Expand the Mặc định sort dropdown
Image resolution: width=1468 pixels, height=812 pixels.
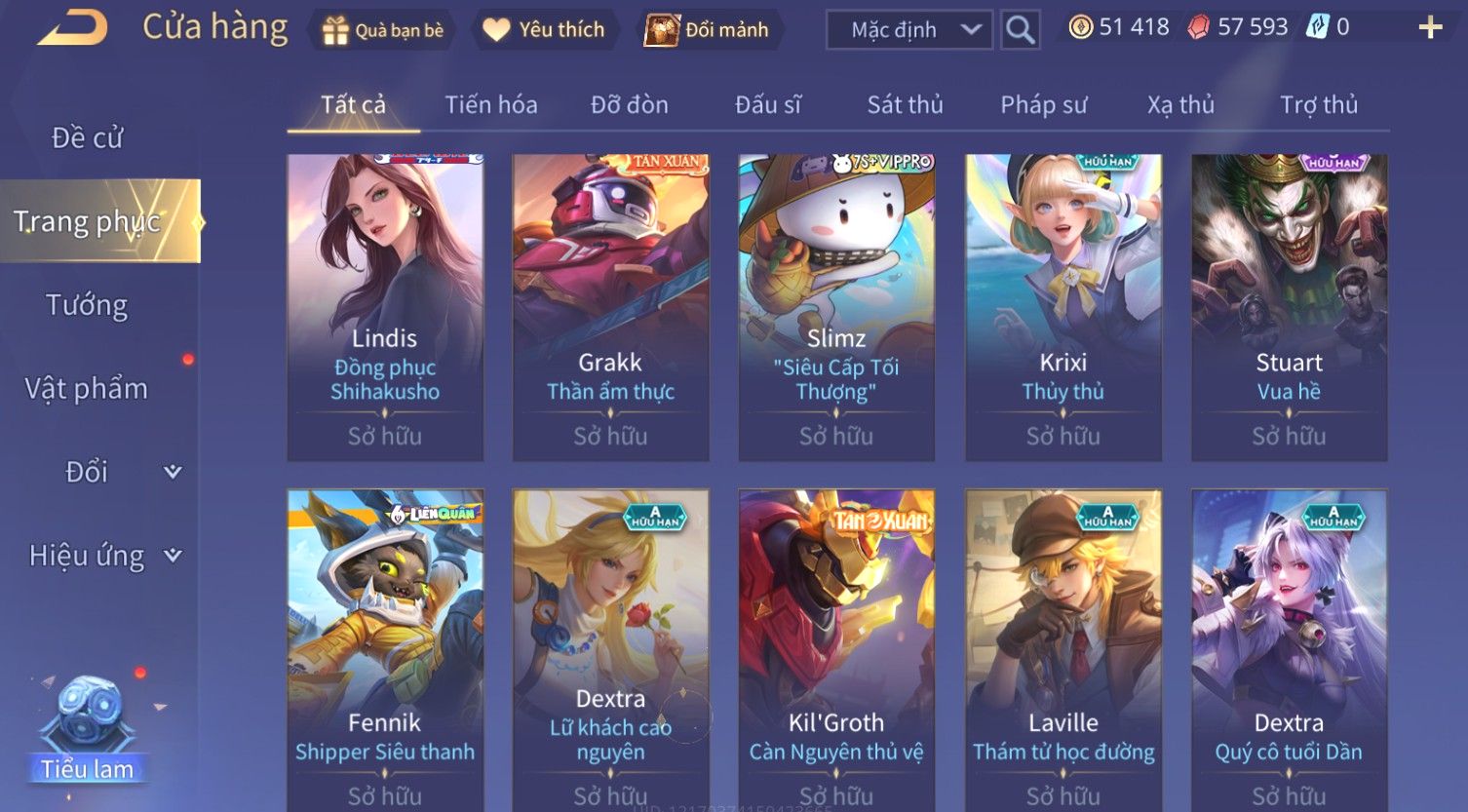click(x=909, y=30)
